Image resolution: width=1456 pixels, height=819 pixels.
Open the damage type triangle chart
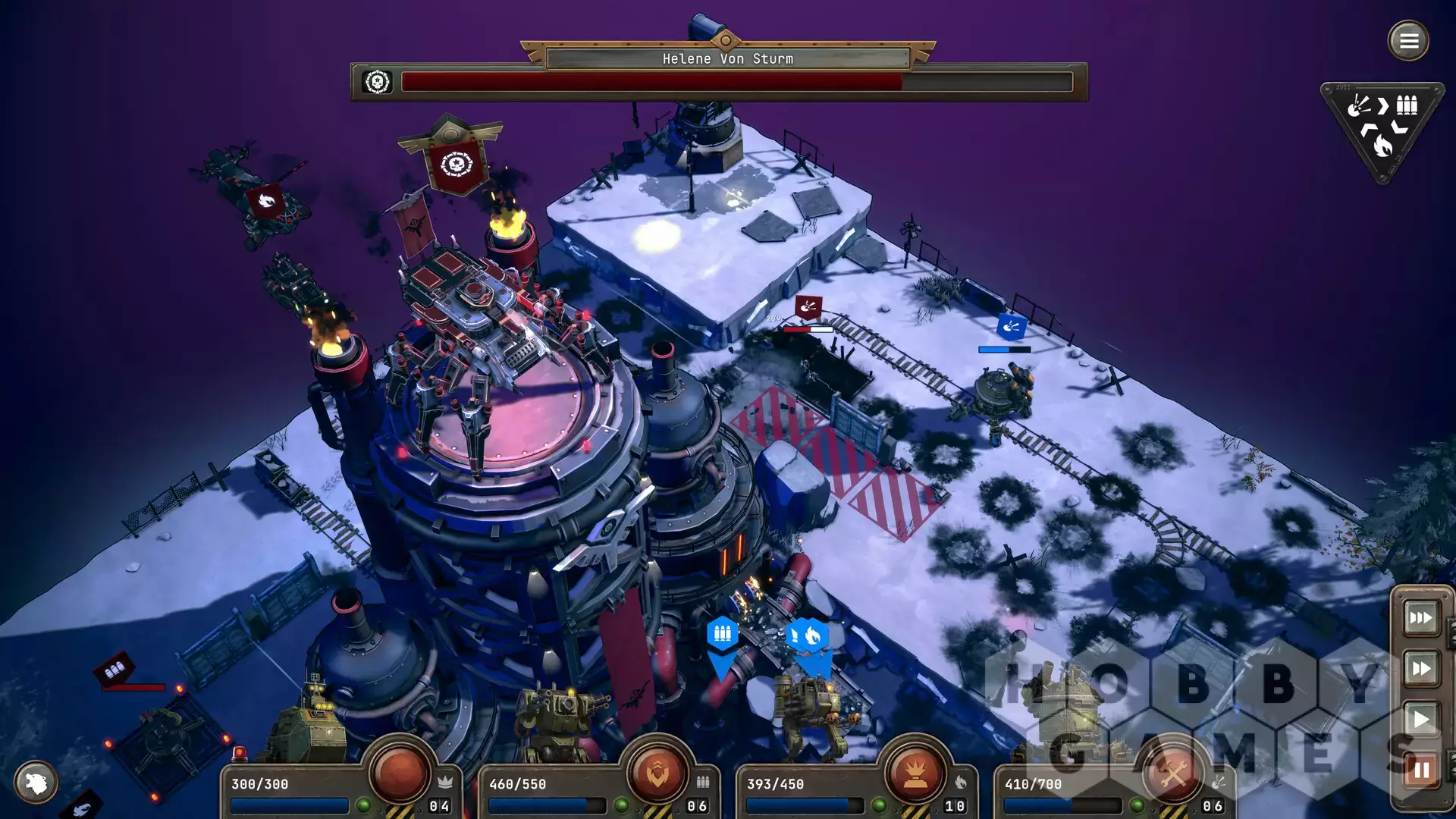pos(1382,129)
